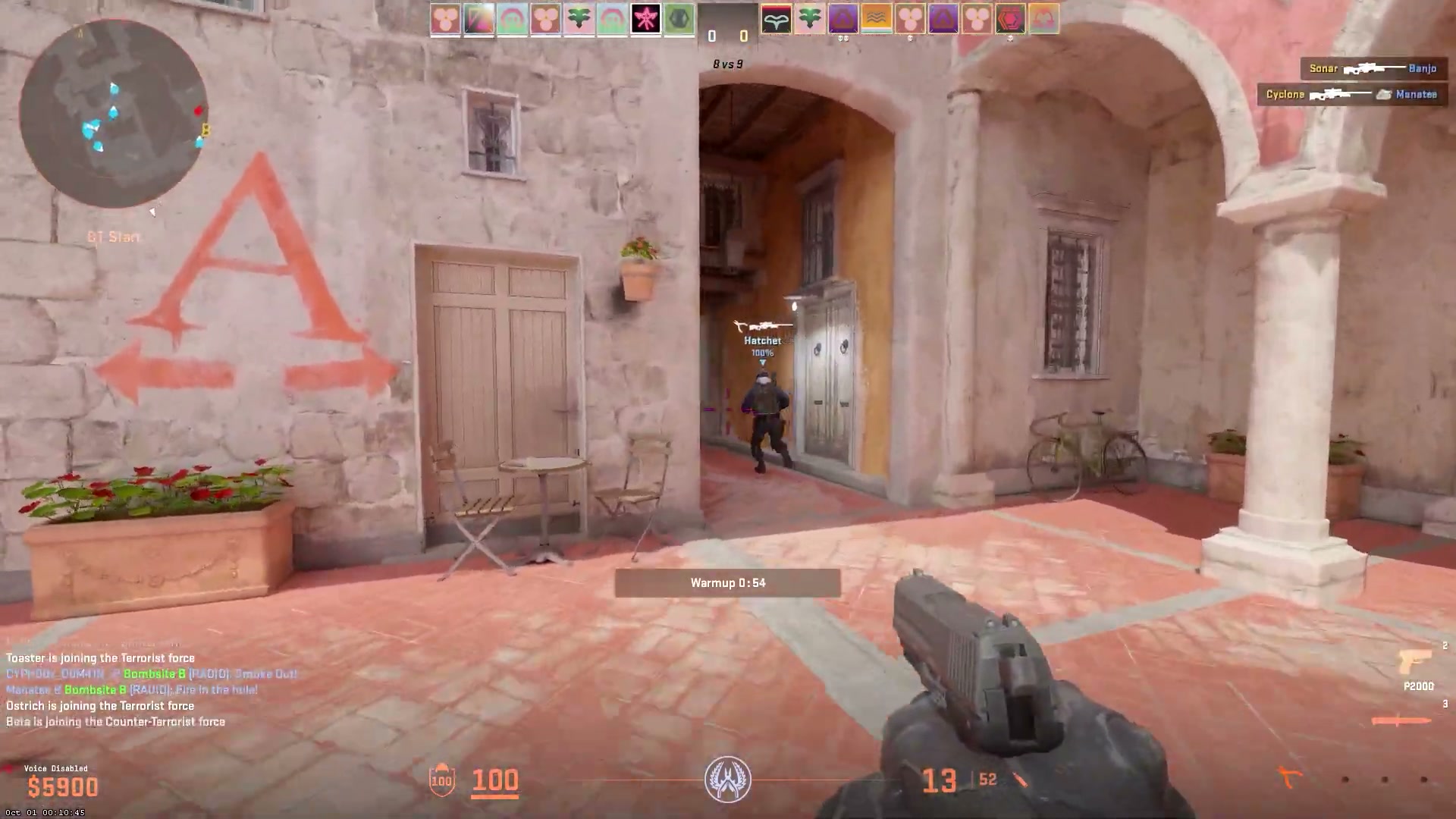
Task: Click the Cyclone-Manatee kill feed entry
Action: click(1351, 94)
